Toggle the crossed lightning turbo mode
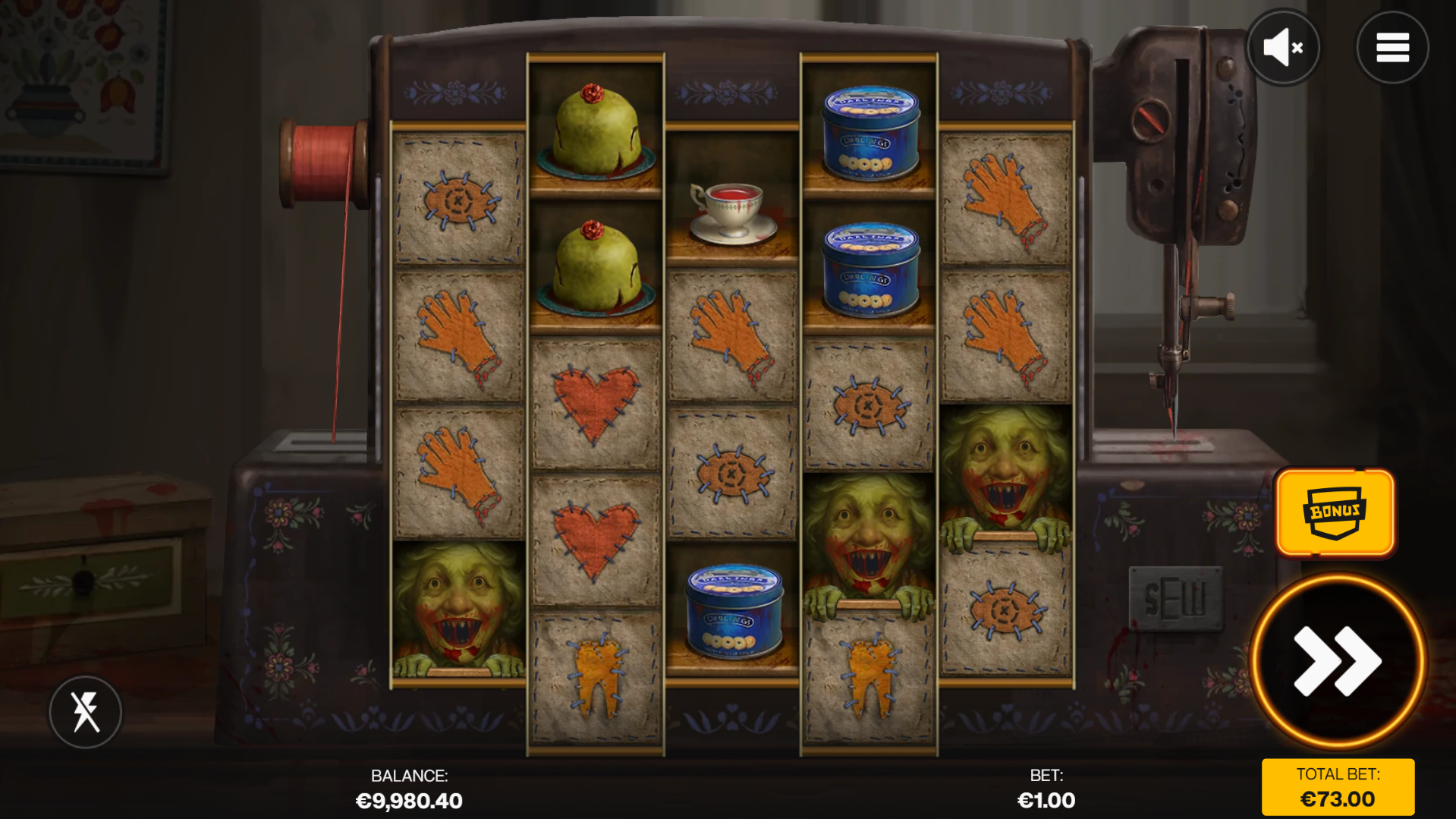The image size is (1456, 819). click(x=86, y=712)
